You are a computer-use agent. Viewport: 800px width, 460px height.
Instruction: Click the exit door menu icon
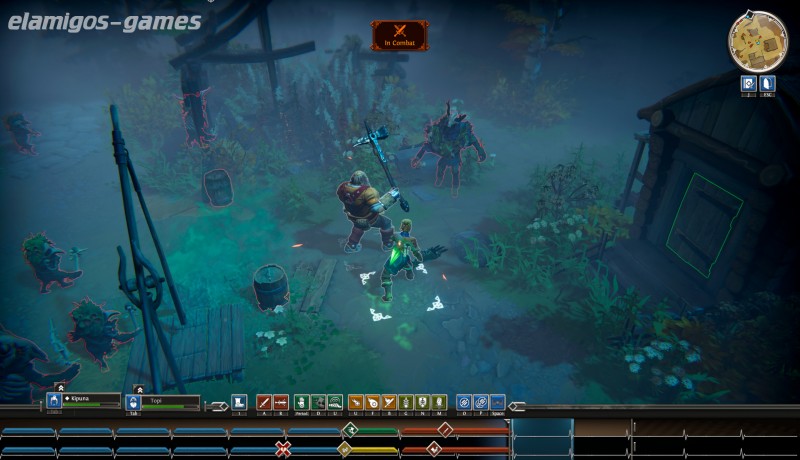pyautogui.click(x=768, y=84)
